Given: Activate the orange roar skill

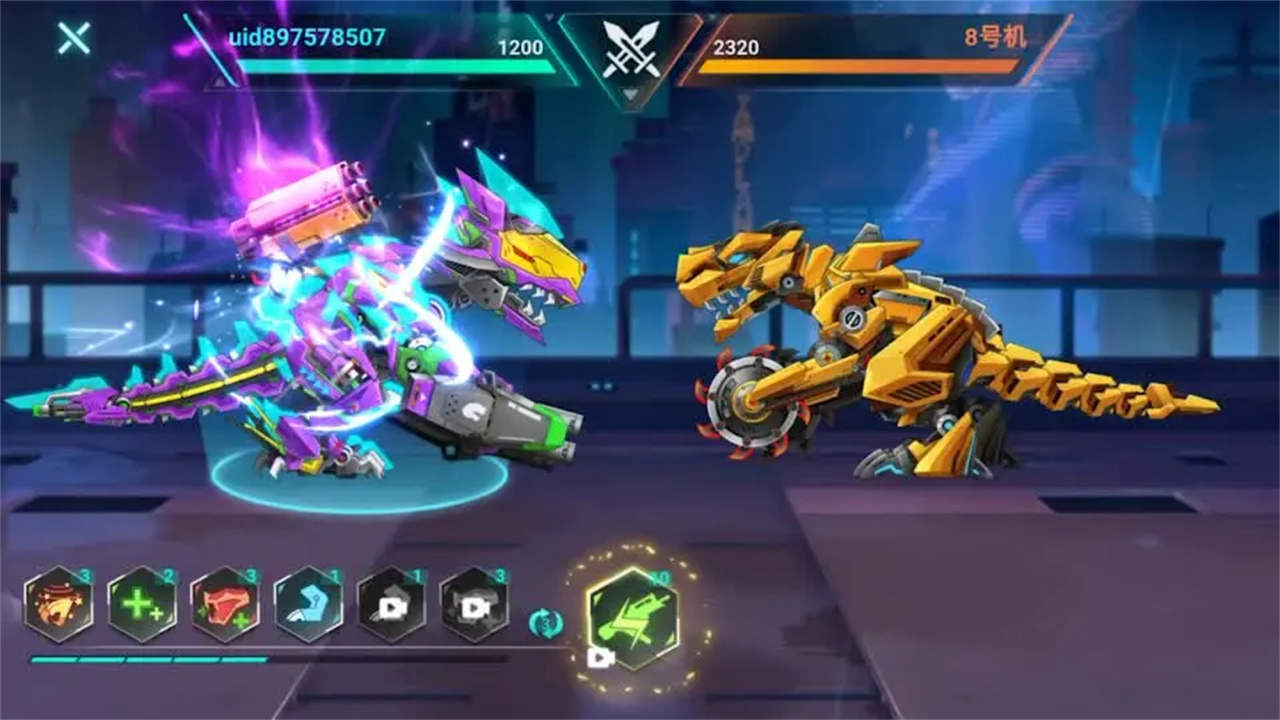Looking at the screenshot, I should pyautogui.click(x=59, y=604).
